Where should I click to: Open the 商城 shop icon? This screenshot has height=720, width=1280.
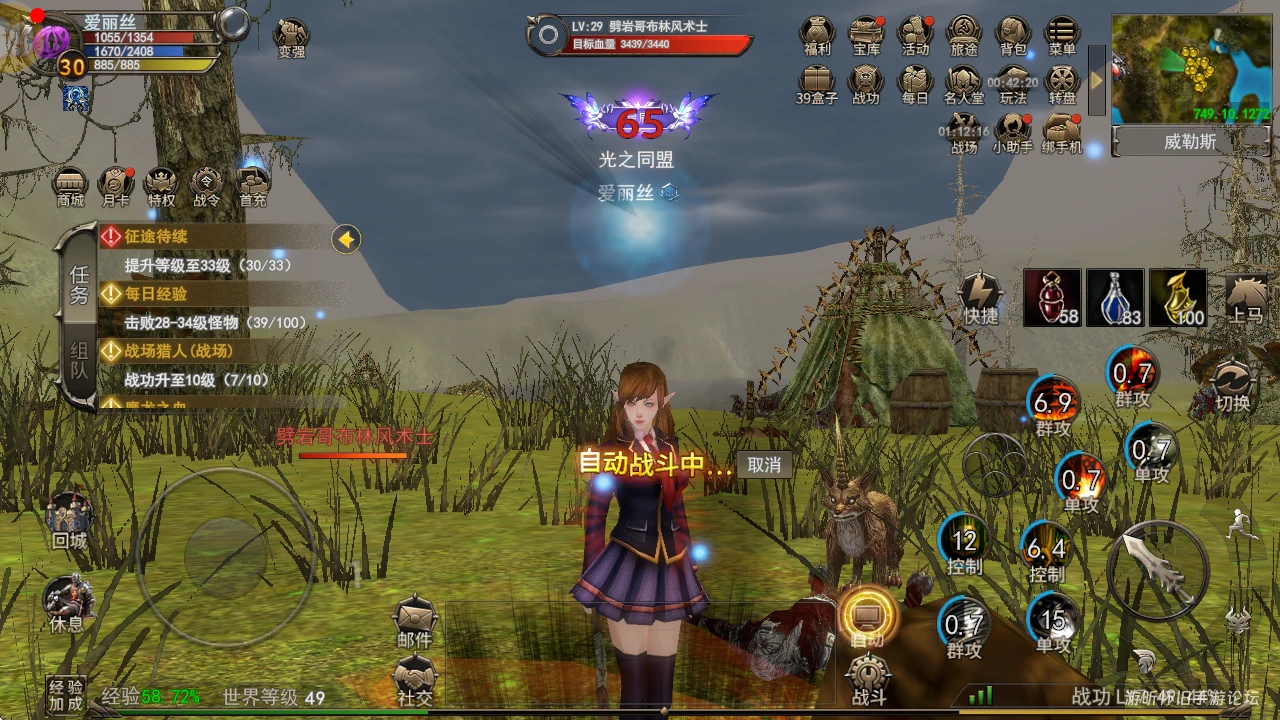(x=70, y=185)
